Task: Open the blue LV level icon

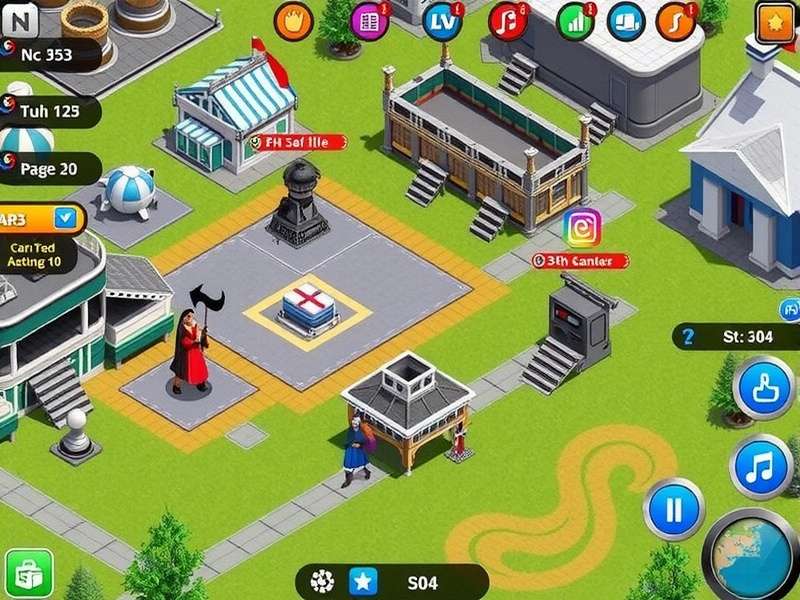Action: tap(442, 21)
